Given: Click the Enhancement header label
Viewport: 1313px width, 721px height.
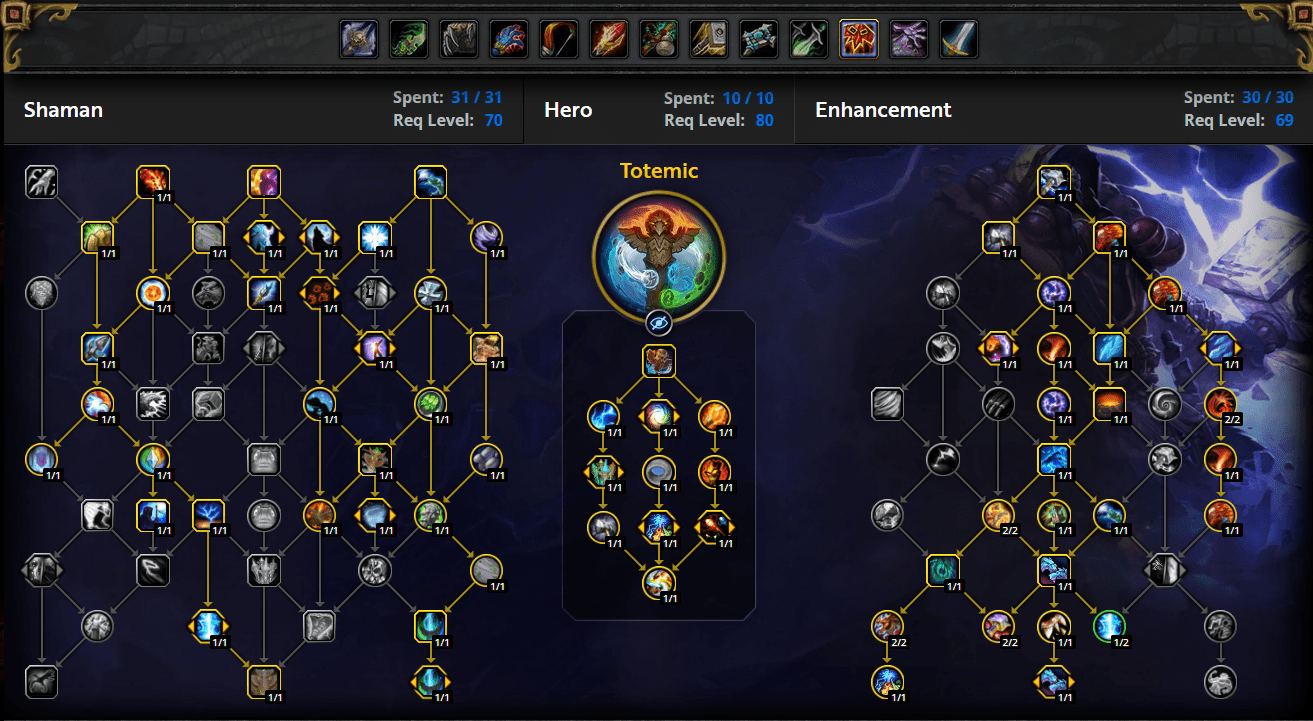Looking at the screenshot, I should click(883, 110).
